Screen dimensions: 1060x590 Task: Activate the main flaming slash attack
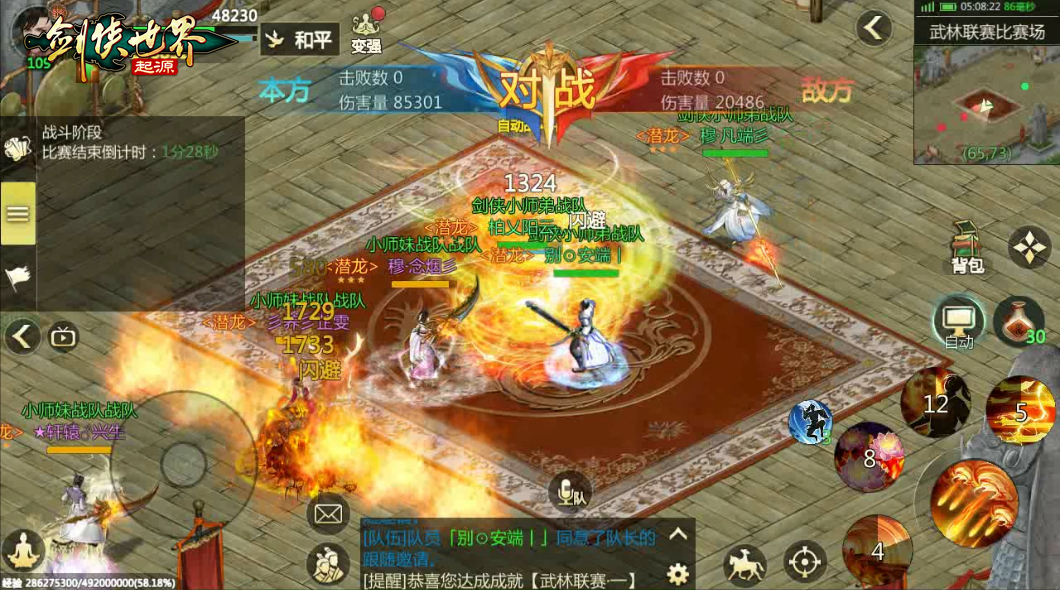pos(974,502)
